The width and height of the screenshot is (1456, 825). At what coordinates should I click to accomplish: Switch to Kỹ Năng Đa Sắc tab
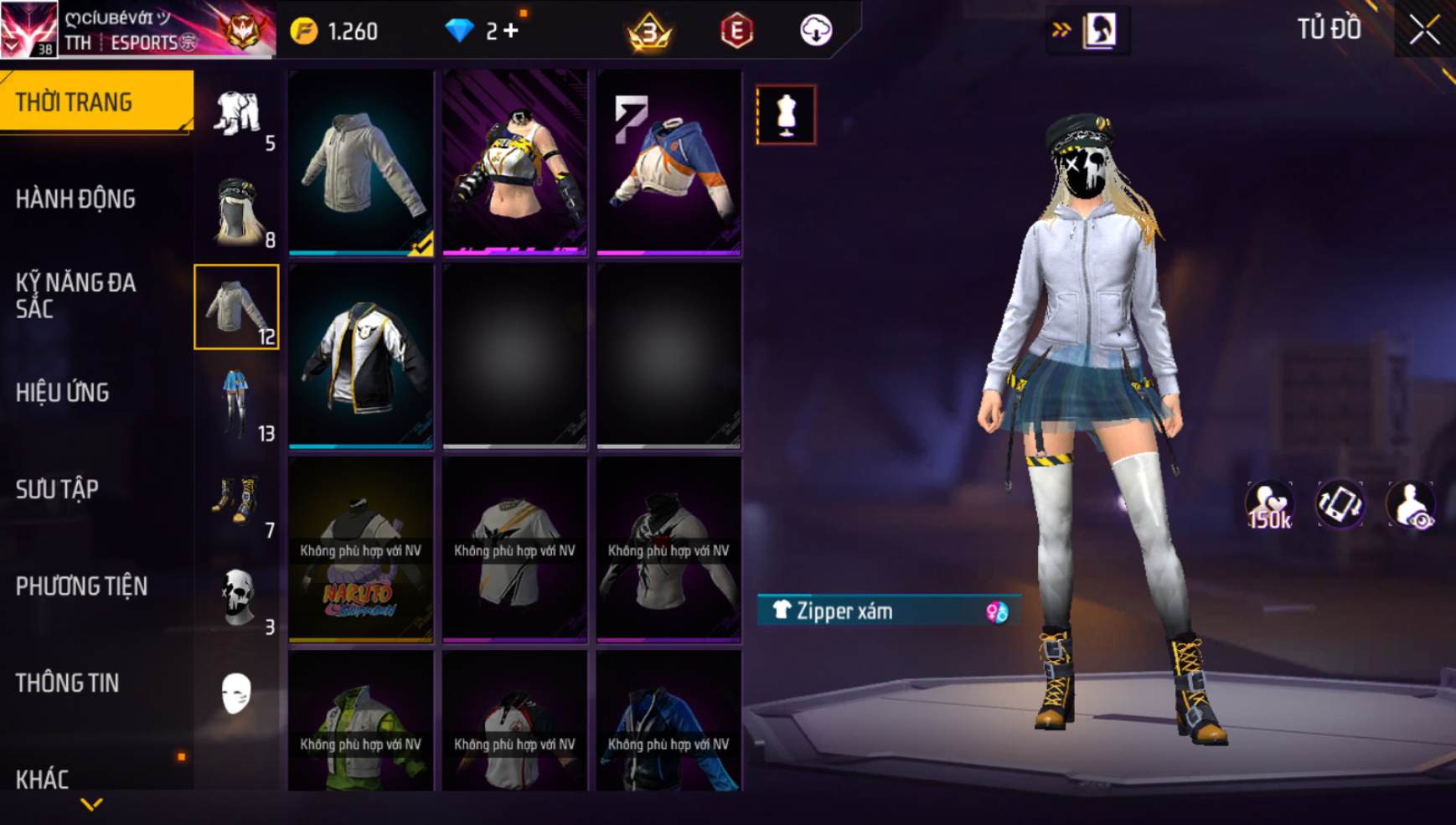click(x=75, y=295)
